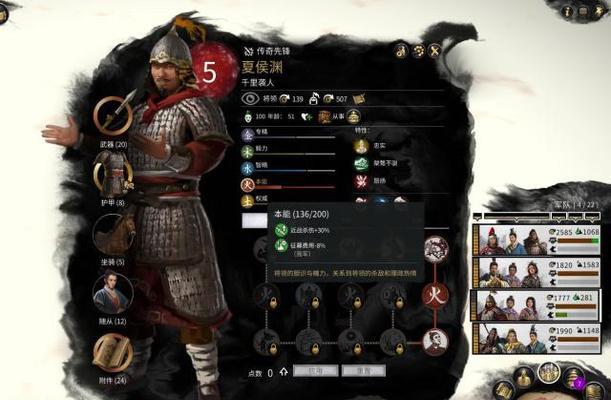The width and height of the screenshot is (611, 400).
Task: Click the purple-gem button in the bottom bar
Action: (x=574, y=378)
